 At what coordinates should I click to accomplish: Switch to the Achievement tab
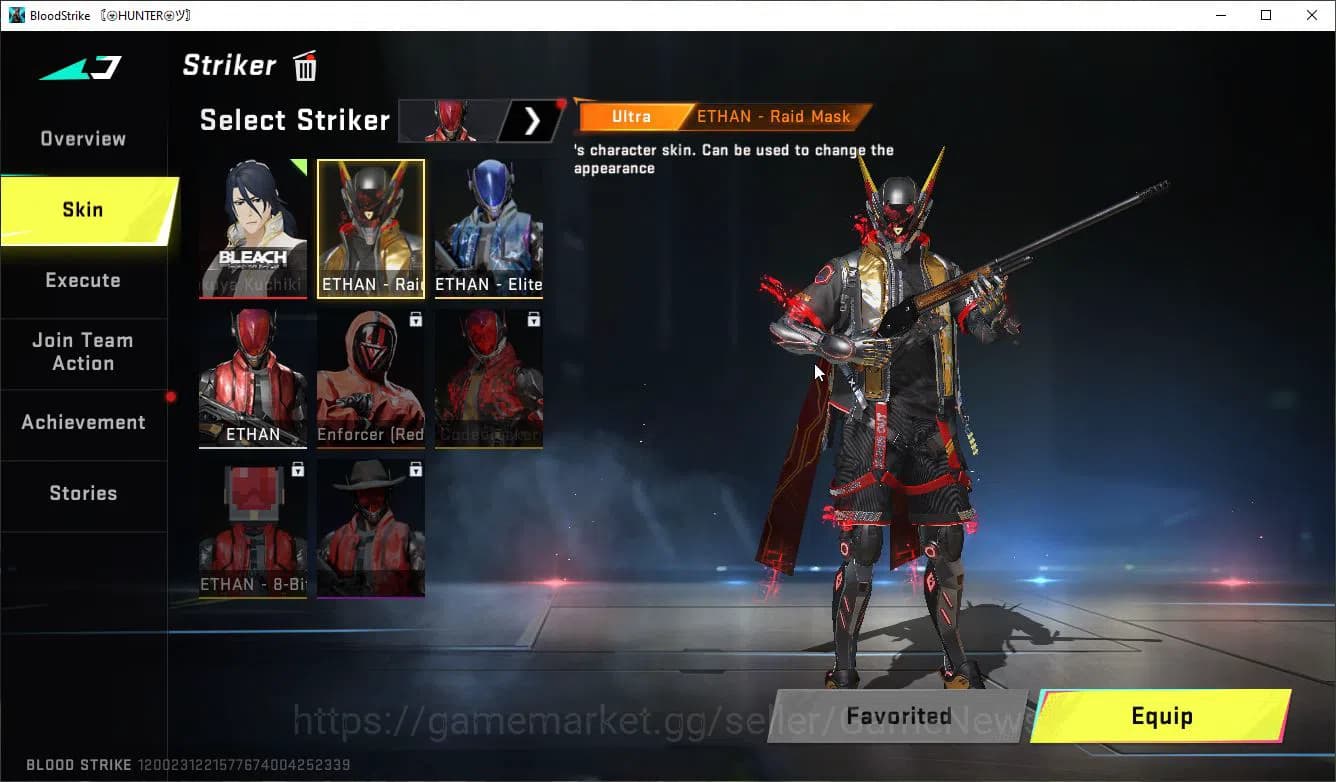point(83,422)
